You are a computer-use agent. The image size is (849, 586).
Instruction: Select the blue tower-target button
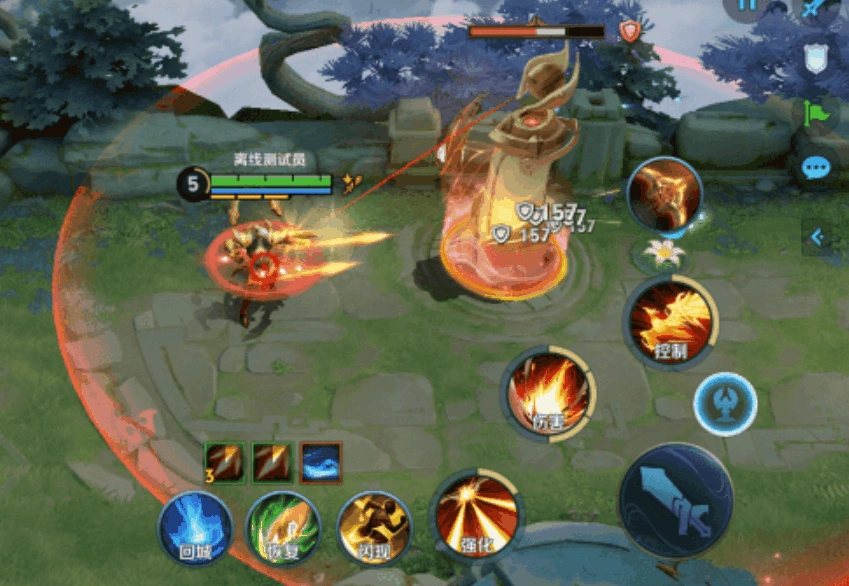(x=725, y=404)
